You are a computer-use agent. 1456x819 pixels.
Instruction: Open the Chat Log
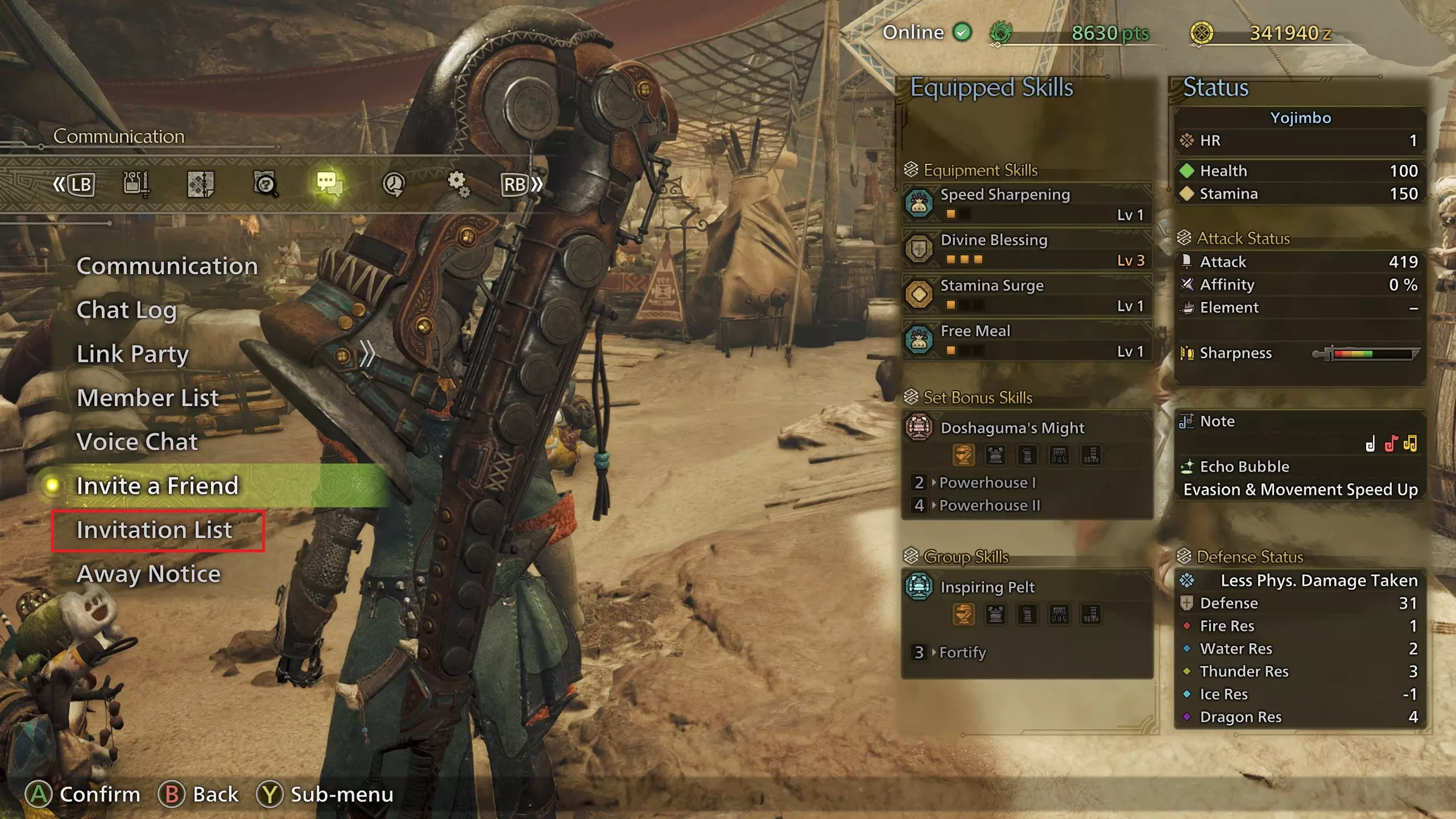(x=126, y=311)
